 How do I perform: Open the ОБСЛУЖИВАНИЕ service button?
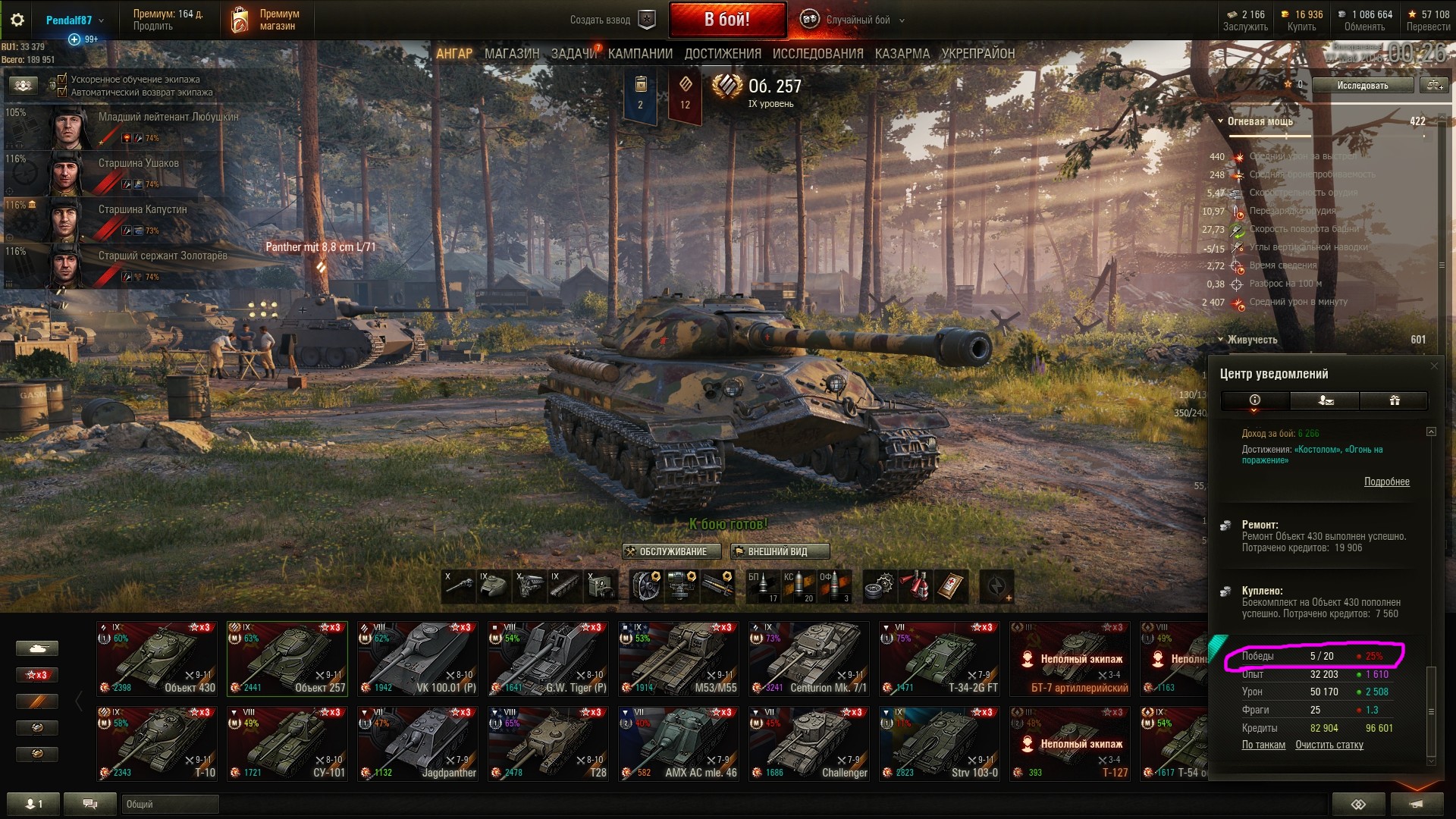click(666, 551)
